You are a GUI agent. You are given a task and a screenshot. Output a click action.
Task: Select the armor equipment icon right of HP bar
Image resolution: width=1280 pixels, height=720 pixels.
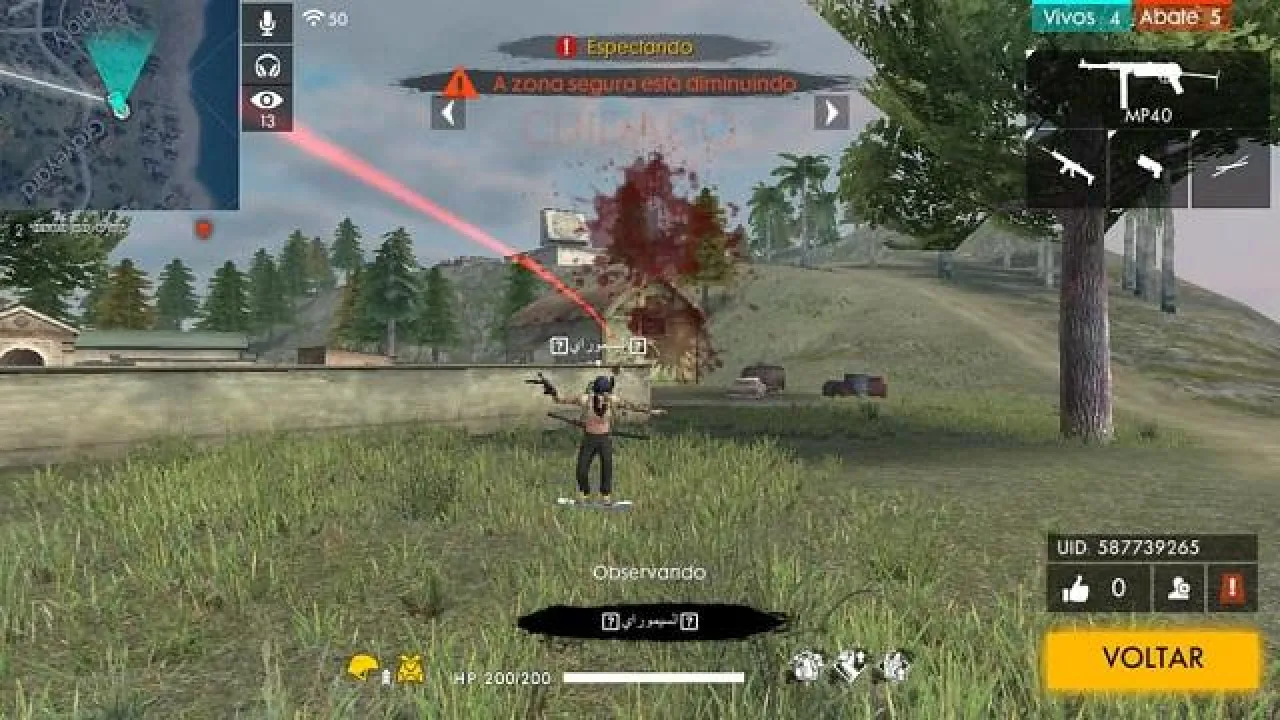pos(805,665)
